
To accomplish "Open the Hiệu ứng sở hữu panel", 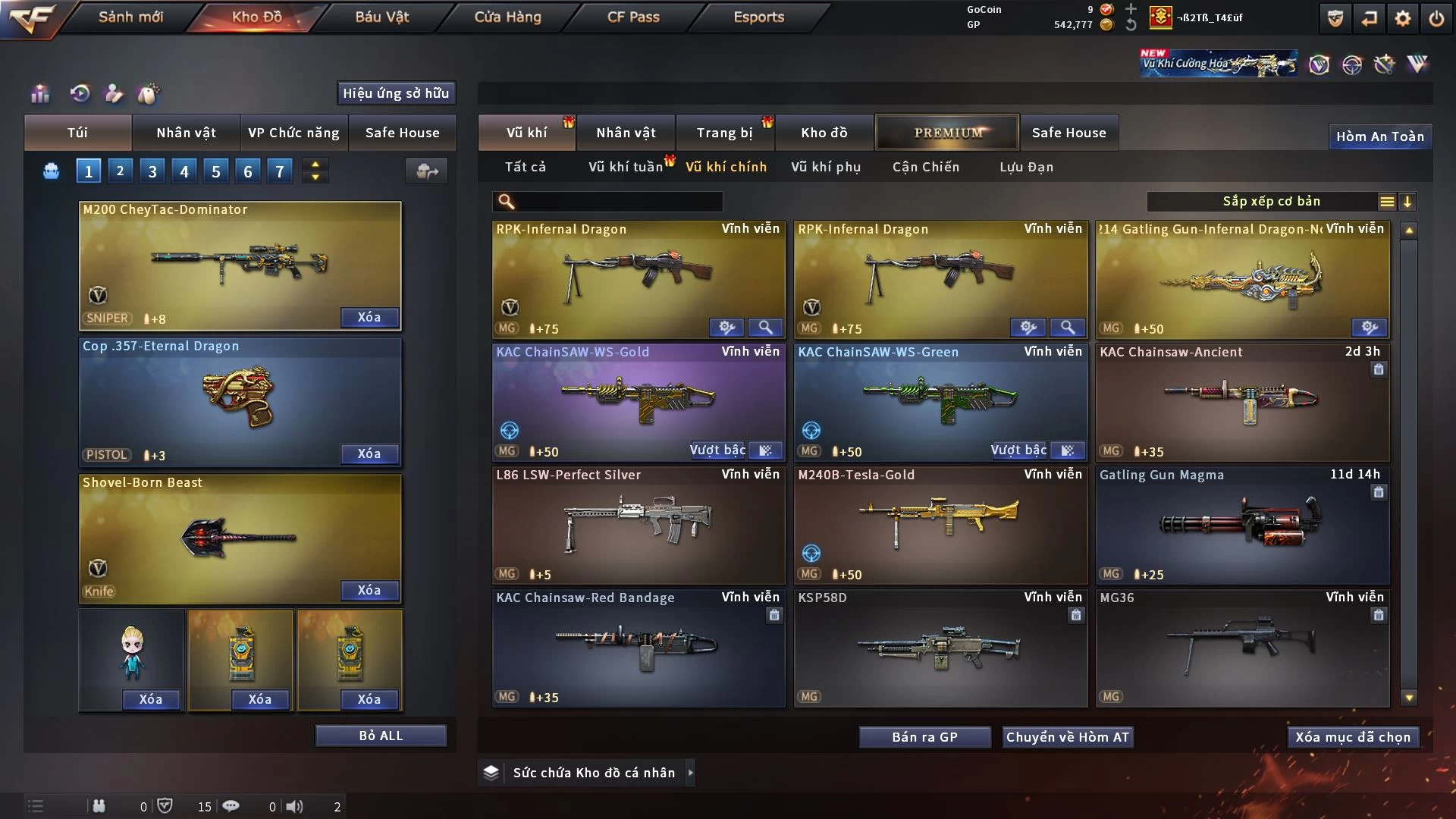I will tap(396, 93).
